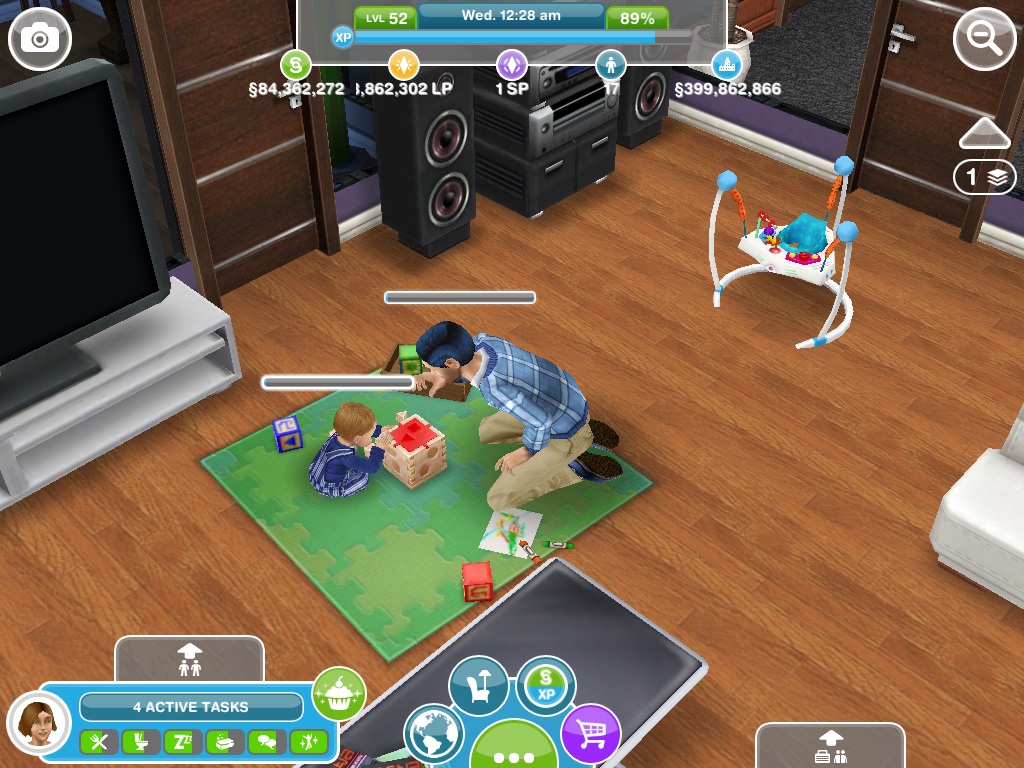
Task: Expand the Sim switcher tab
Action: pyautogui.click(x=189, y=659)
